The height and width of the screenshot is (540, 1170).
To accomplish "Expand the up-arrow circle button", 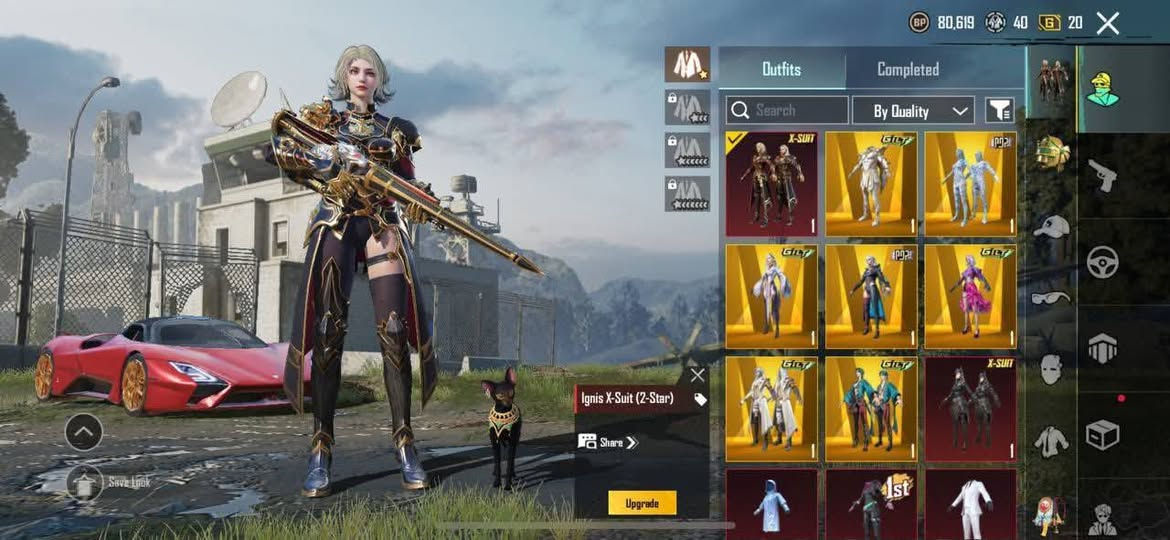I will (83, 432).
